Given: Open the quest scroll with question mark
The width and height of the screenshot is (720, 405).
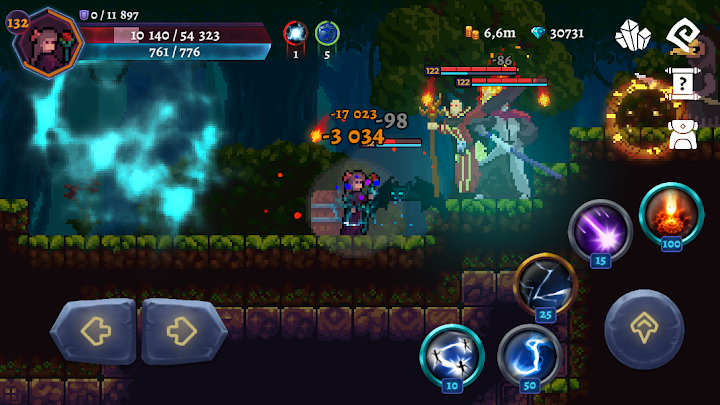Looking at the screenshot, I should tap(683, 85).
